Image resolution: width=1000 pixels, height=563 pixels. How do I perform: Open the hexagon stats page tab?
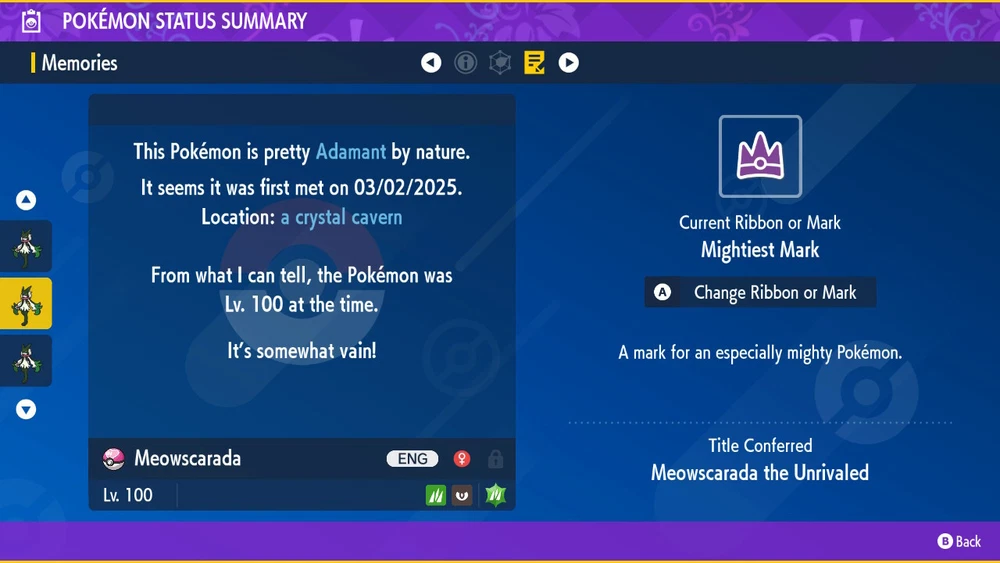(x=500, y=63)
